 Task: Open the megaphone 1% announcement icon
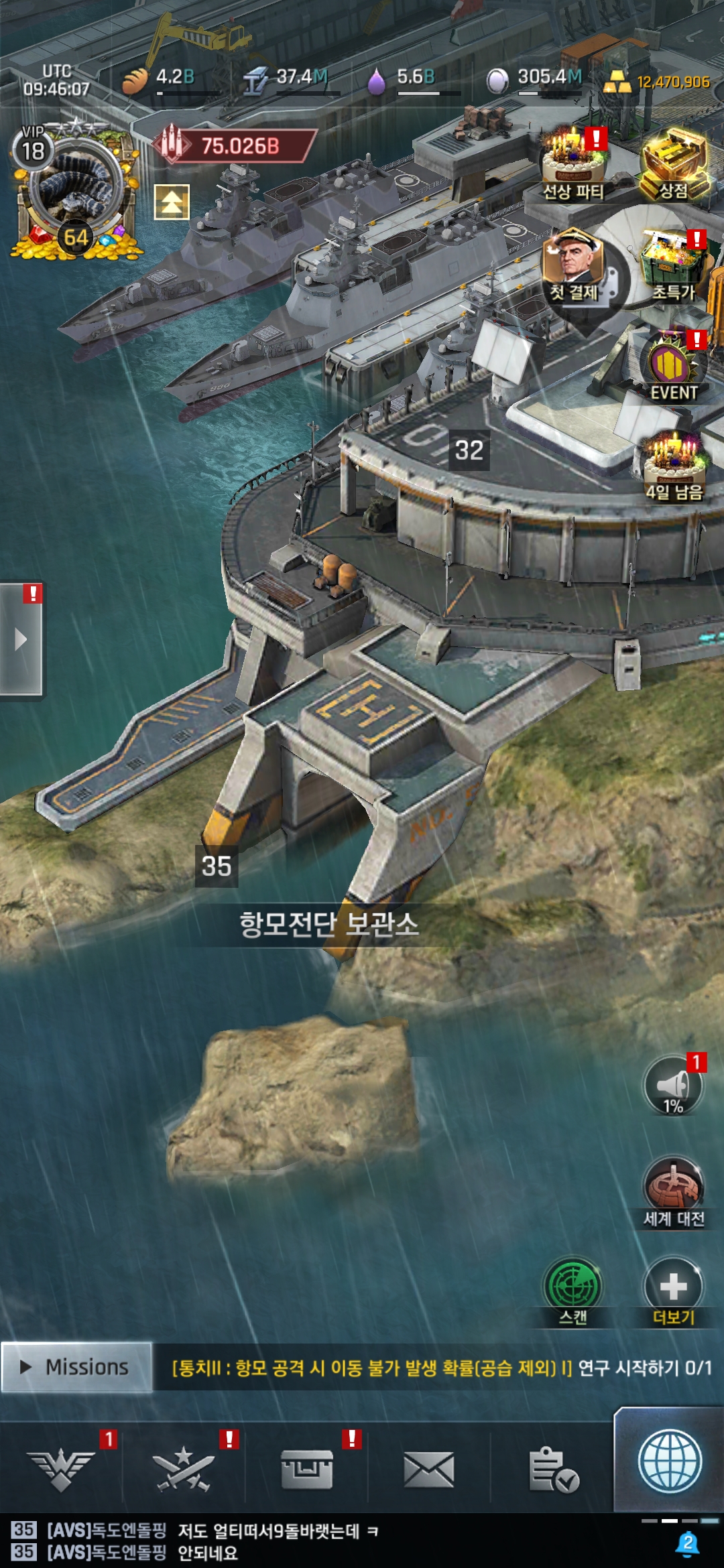673,1086
